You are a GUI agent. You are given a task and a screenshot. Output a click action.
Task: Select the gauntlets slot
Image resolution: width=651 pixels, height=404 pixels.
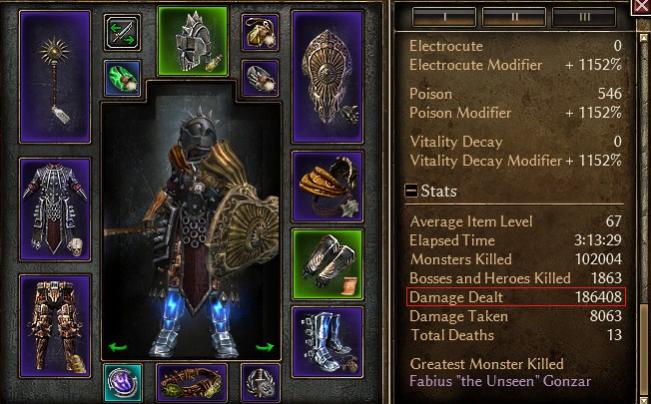tap(327, 265)
